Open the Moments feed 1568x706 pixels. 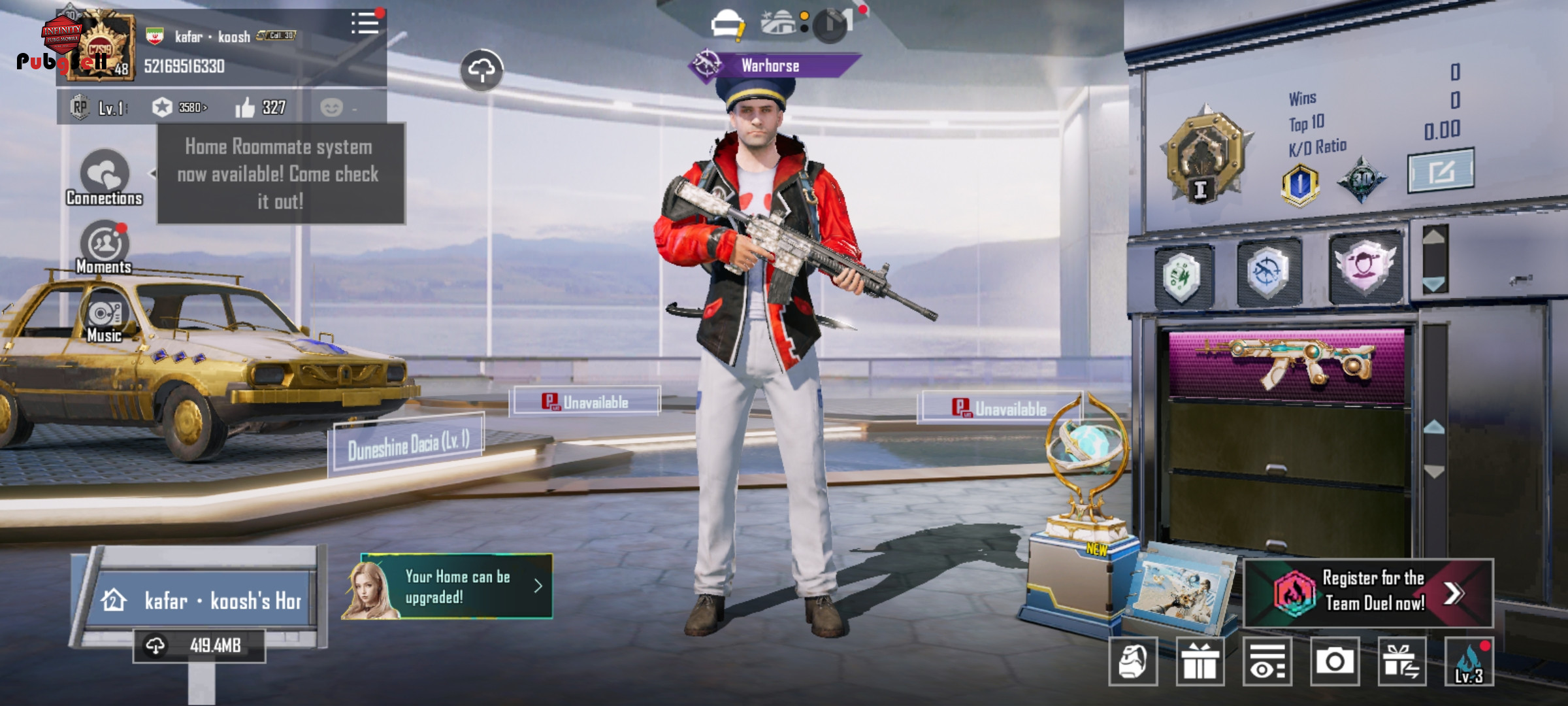tap(105, 247)
